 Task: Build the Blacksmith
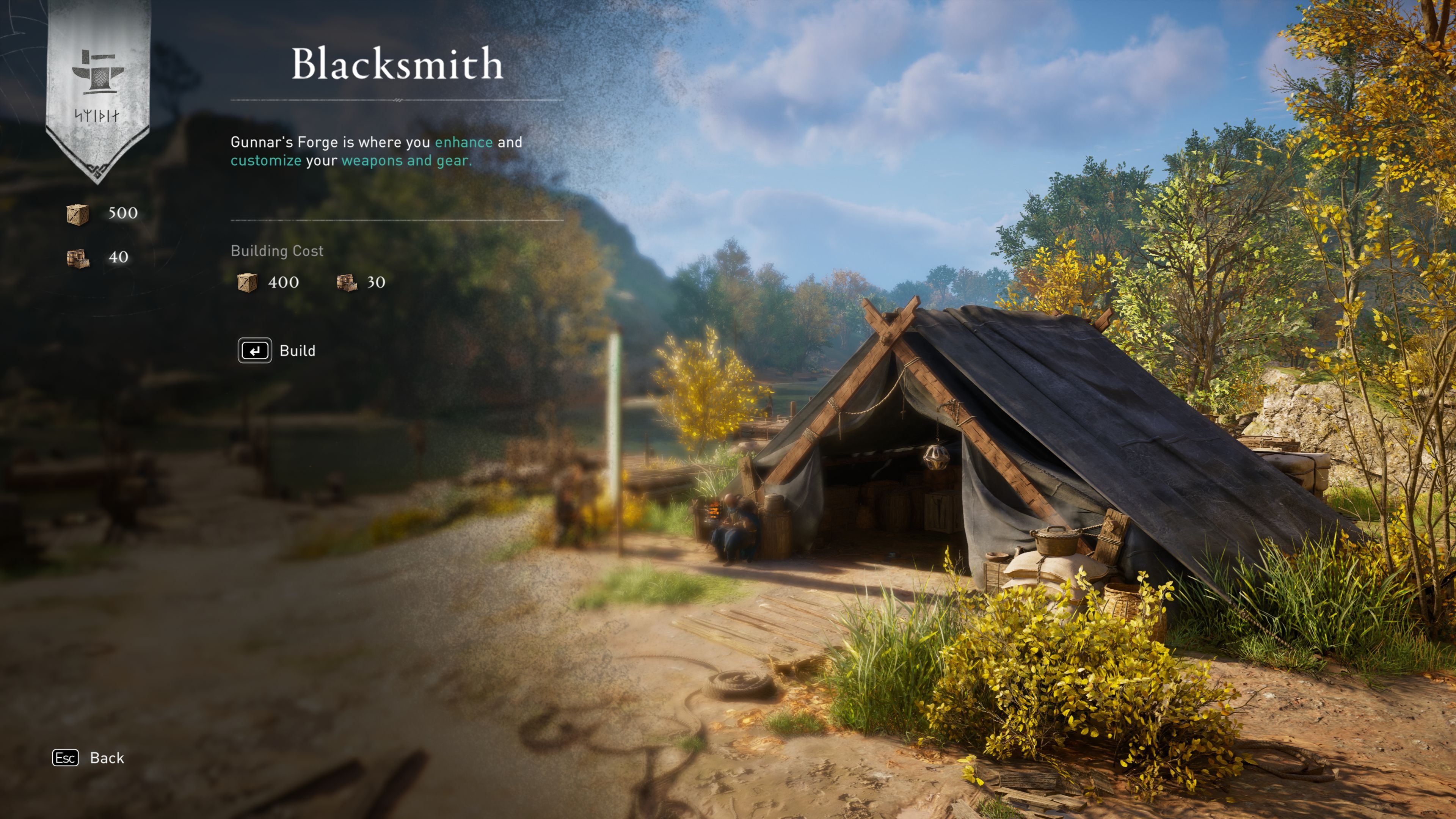pyautogui.click(x=276, y=350)
